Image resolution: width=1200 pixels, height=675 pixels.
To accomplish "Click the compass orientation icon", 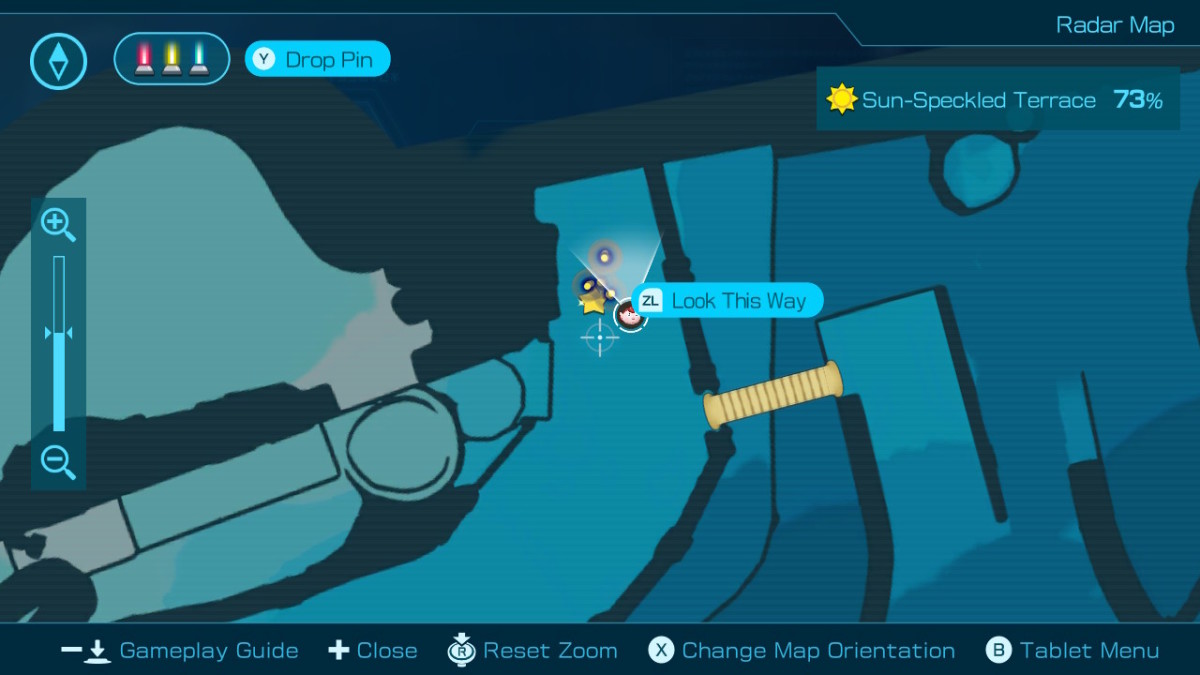I will point(59,61).
